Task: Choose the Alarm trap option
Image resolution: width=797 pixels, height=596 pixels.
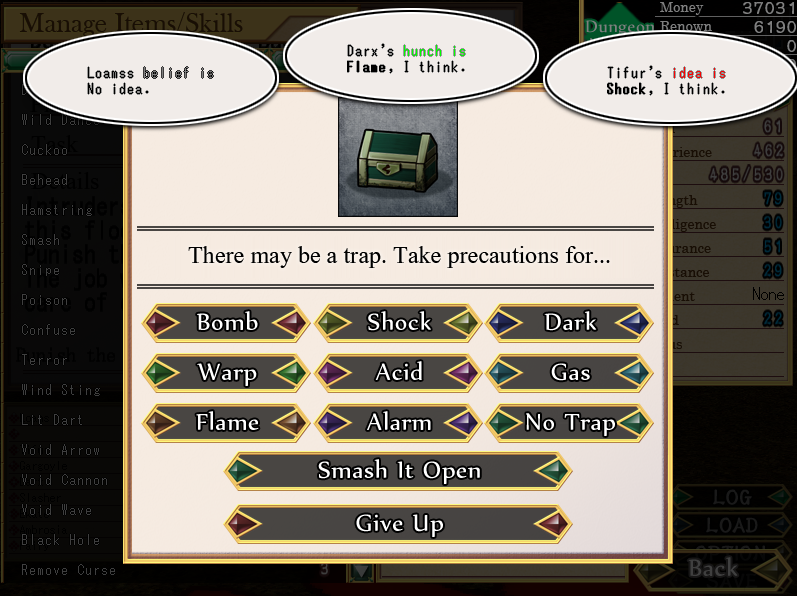Action: click(399, 423)
